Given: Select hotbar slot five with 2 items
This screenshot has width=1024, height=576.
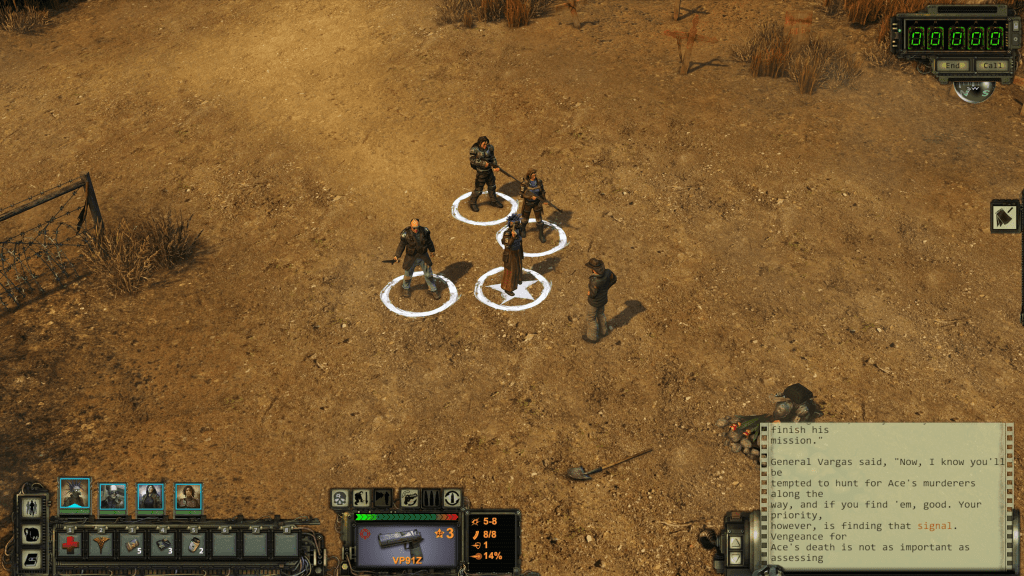Looking at the screenshot, I should 194,544.
